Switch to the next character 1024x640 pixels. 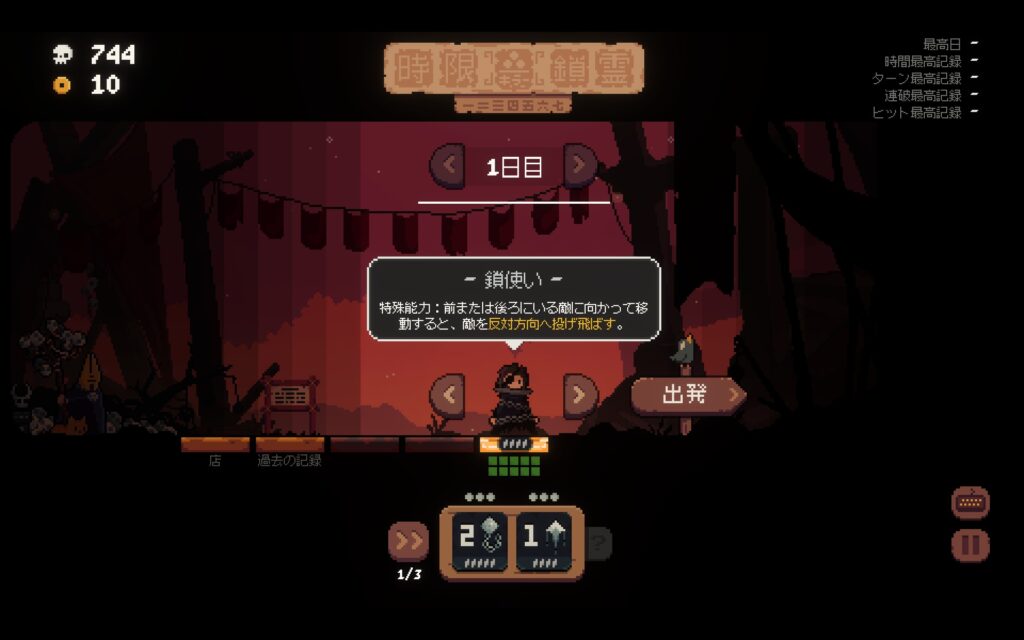[580, 394]
